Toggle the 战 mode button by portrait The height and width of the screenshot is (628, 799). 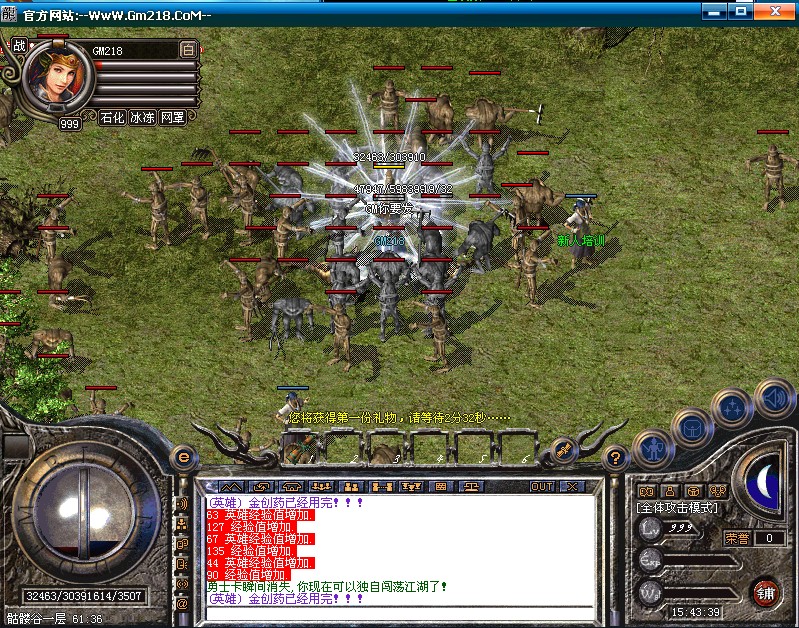pyautogui.click(x=19, y=45)
